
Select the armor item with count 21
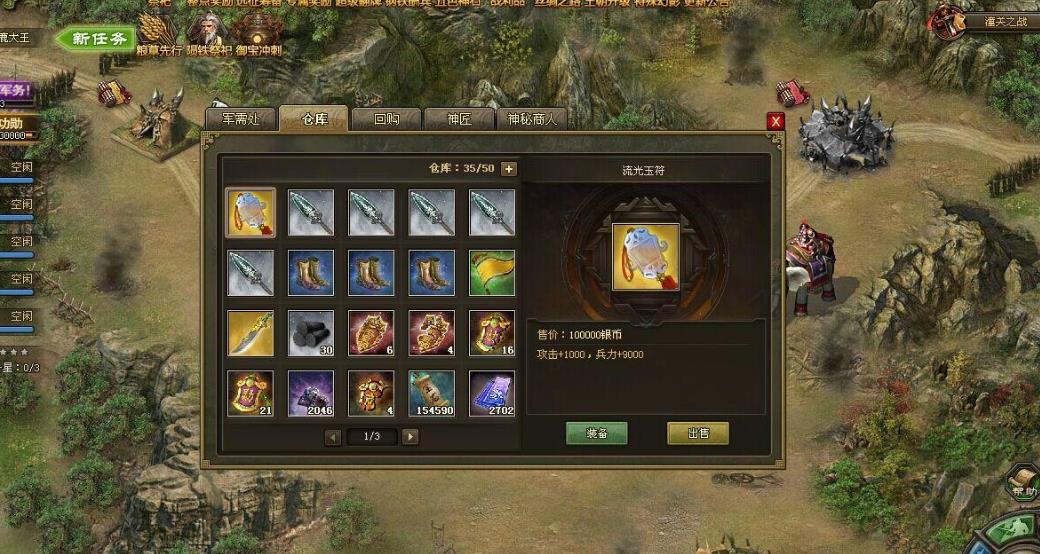pos(250,393)
